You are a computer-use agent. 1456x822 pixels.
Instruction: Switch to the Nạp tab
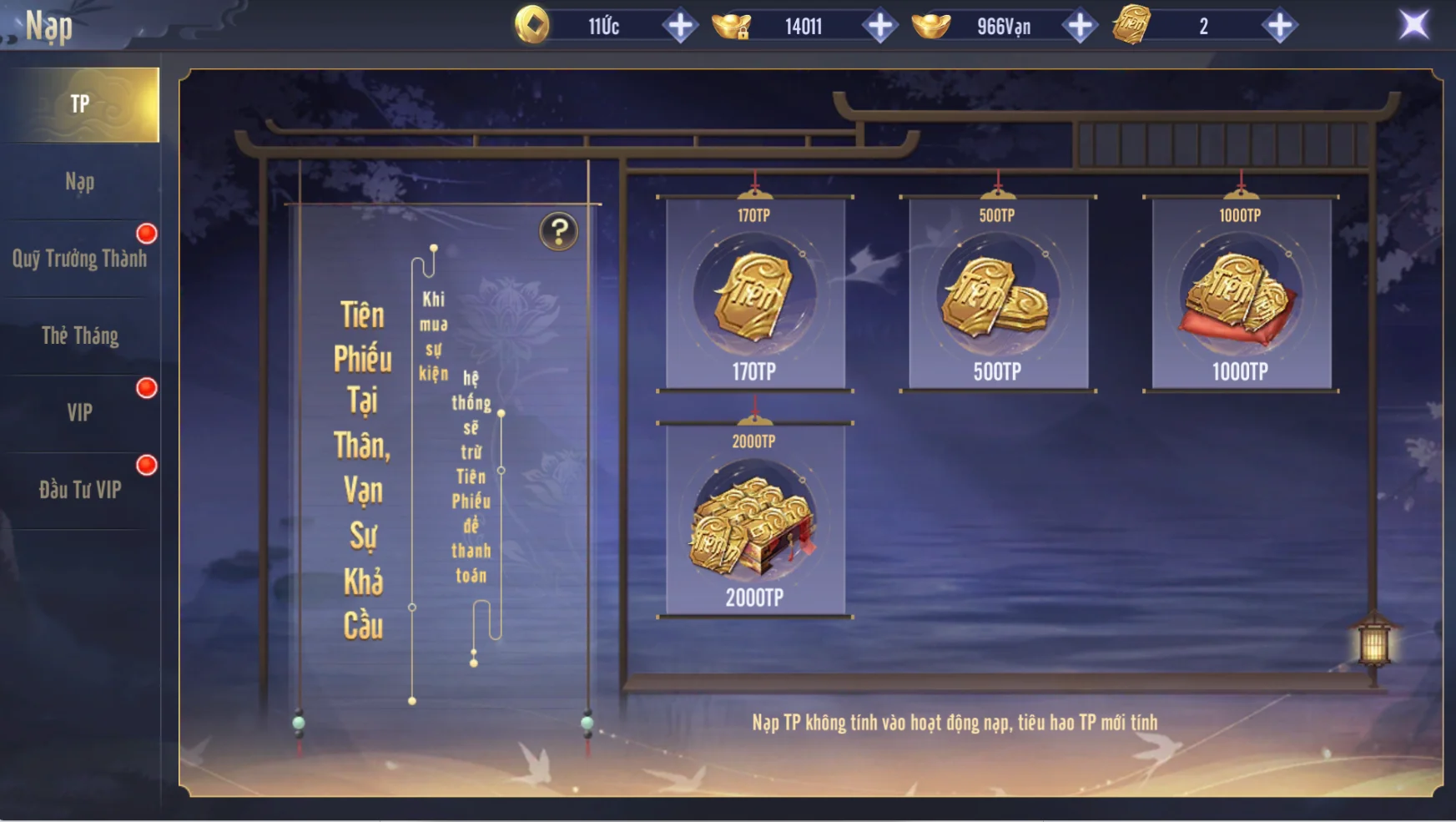pyautogui.click(x=80, y=182)
